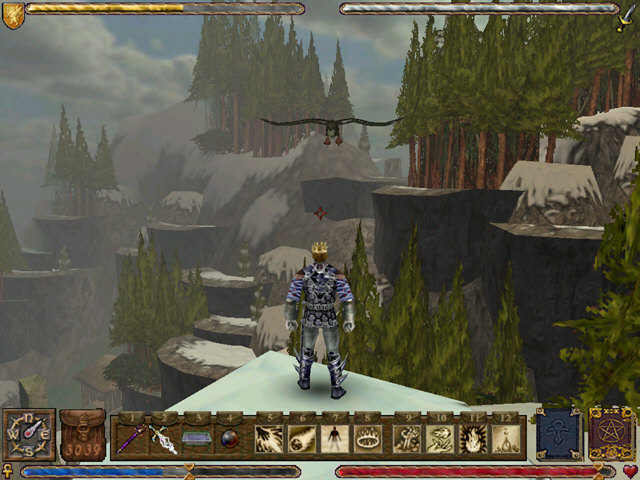The image size is (640, 480).
Task: Cast the streaking bolt spell in slot 5
Action: [268, 438]
